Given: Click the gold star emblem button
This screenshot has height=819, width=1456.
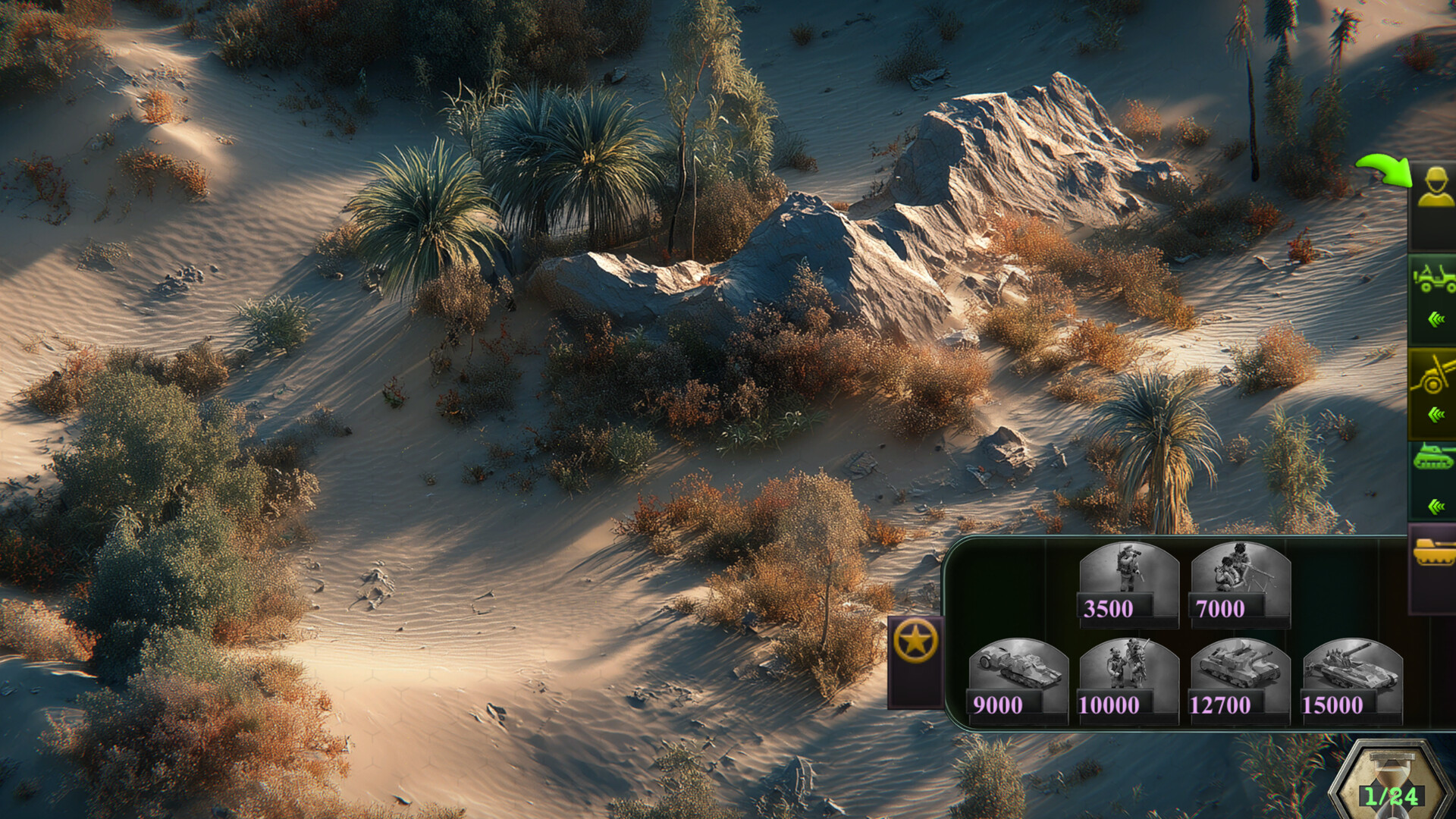Looking at the screenshot, I should (915, 642).
